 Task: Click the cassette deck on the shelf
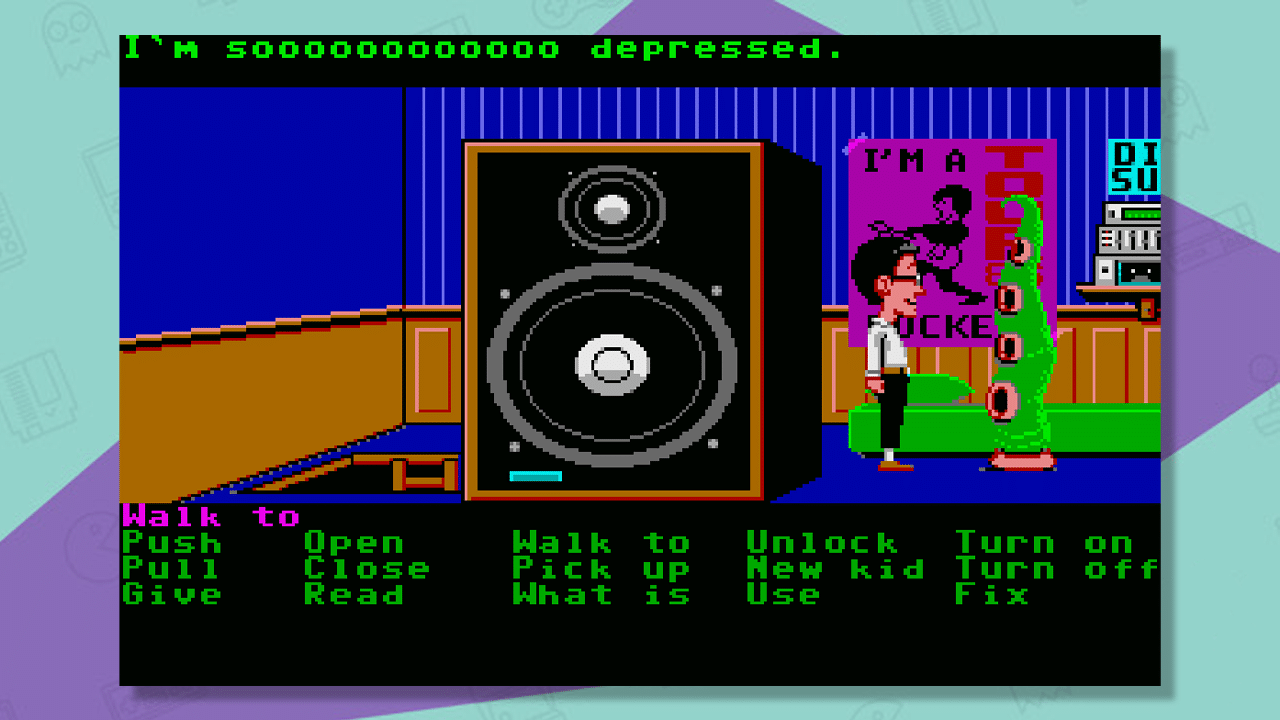(x=1130, y=270)
